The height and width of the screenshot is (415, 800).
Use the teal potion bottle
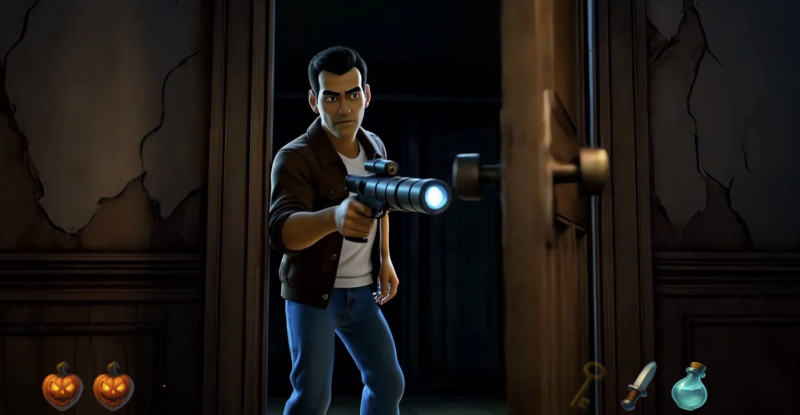(x=689, y=386)
